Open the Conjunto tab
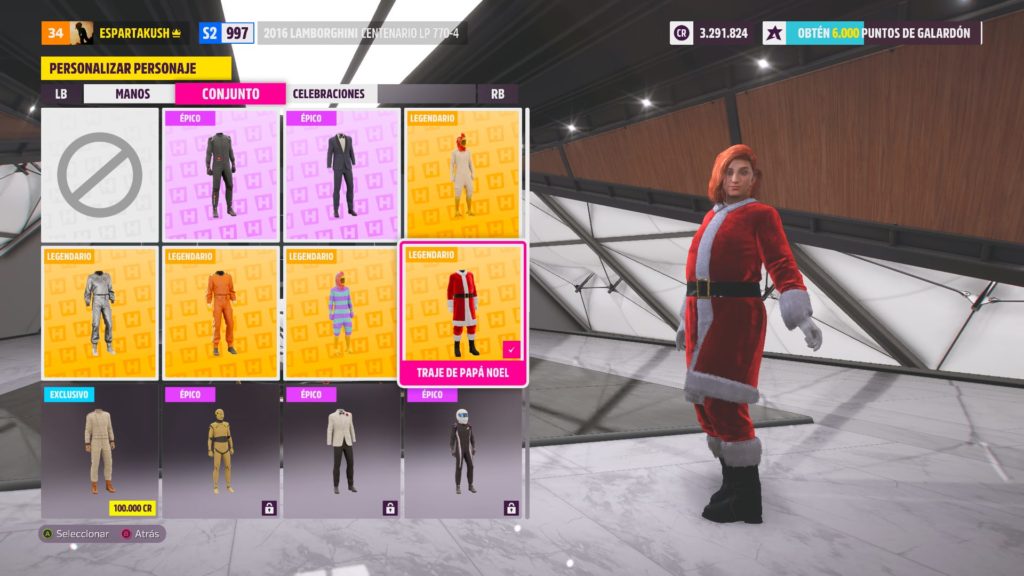Screen dimensions: 1024x576 (x=230, y=94)
